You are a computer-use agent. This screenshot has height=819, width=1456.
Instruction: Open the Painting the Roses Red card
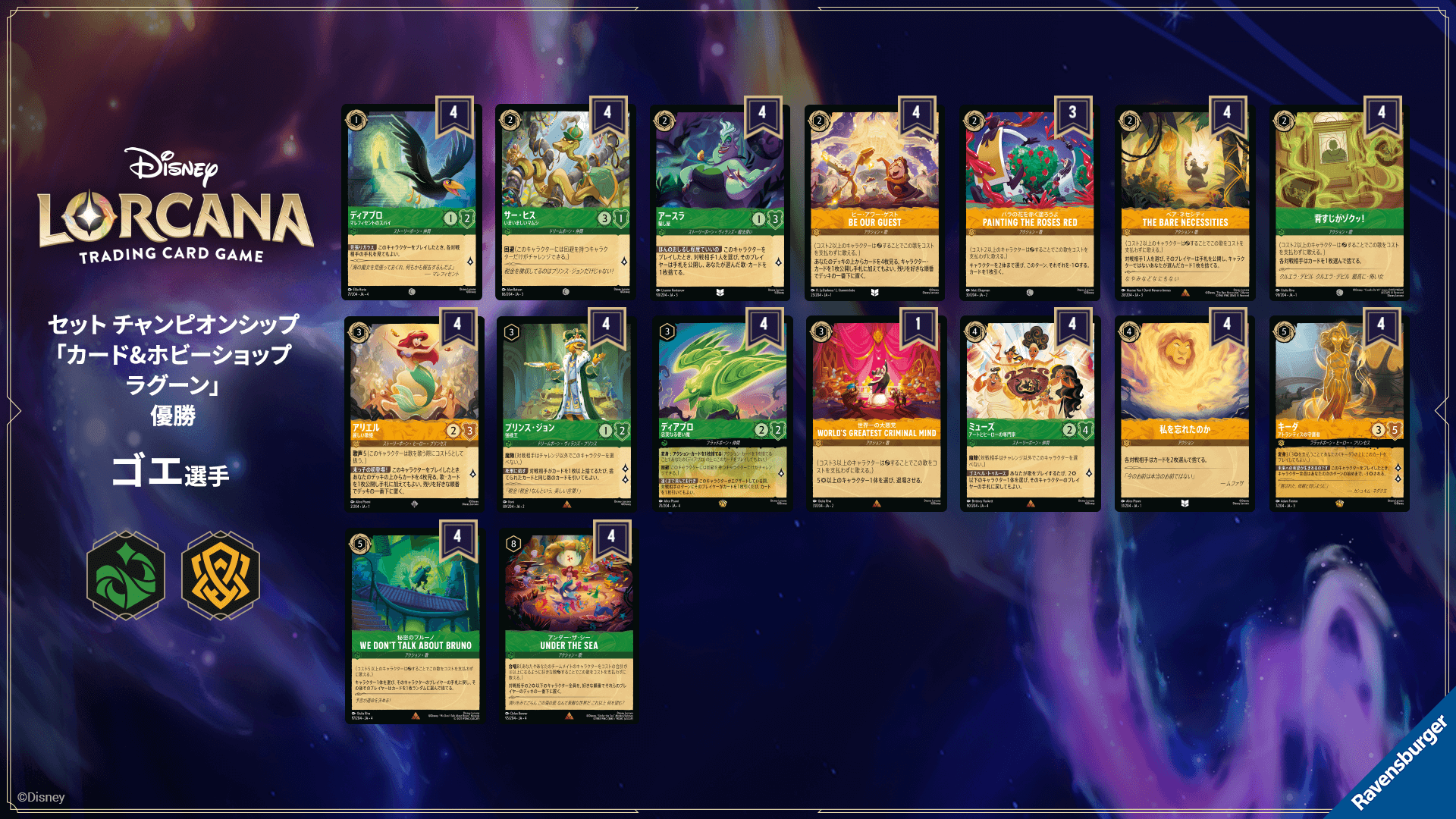(x=1029, y=202)
